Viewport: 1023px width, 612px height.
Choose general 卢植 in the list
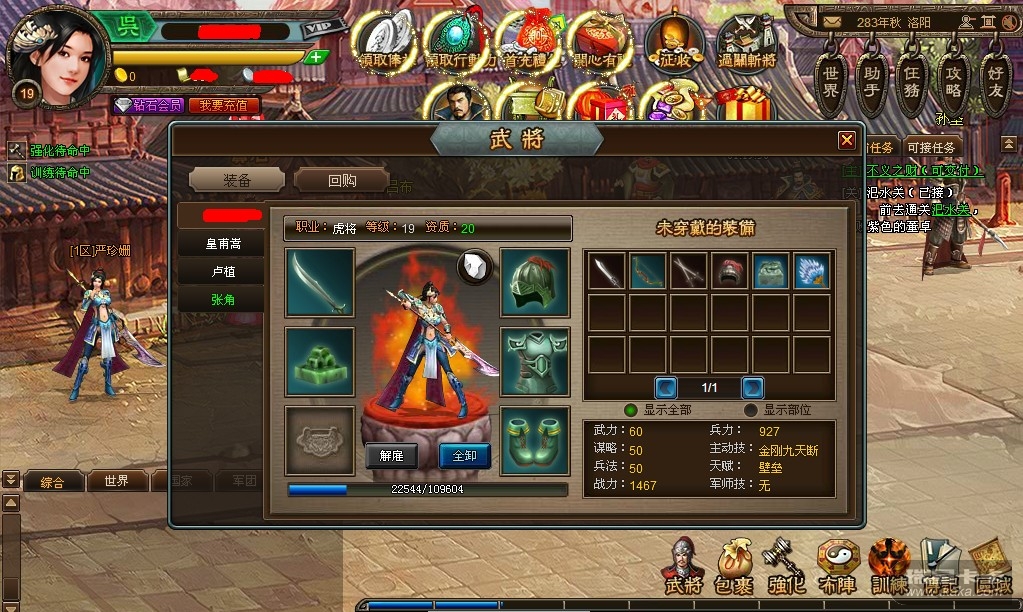pyautogui.click(x=223, y=272)
